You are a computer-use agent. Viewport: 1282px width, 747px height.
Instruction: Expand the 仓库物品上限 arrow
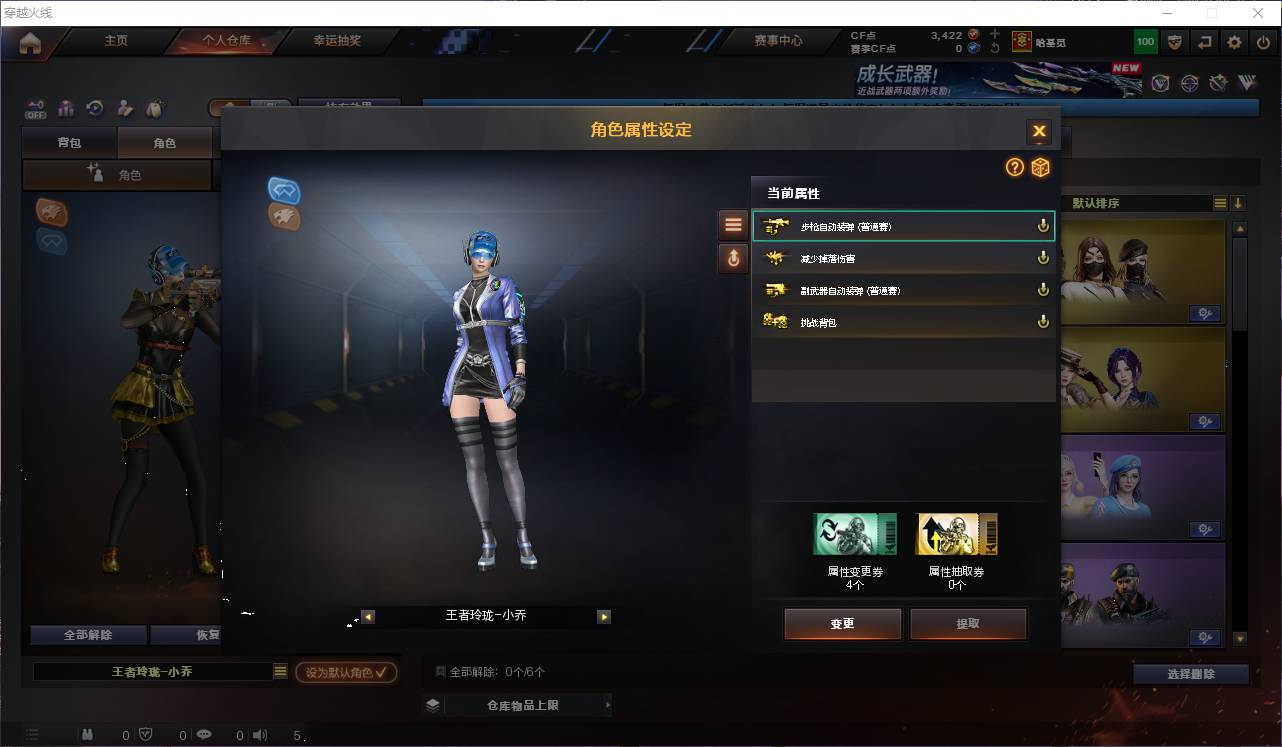tap(607, 704)
